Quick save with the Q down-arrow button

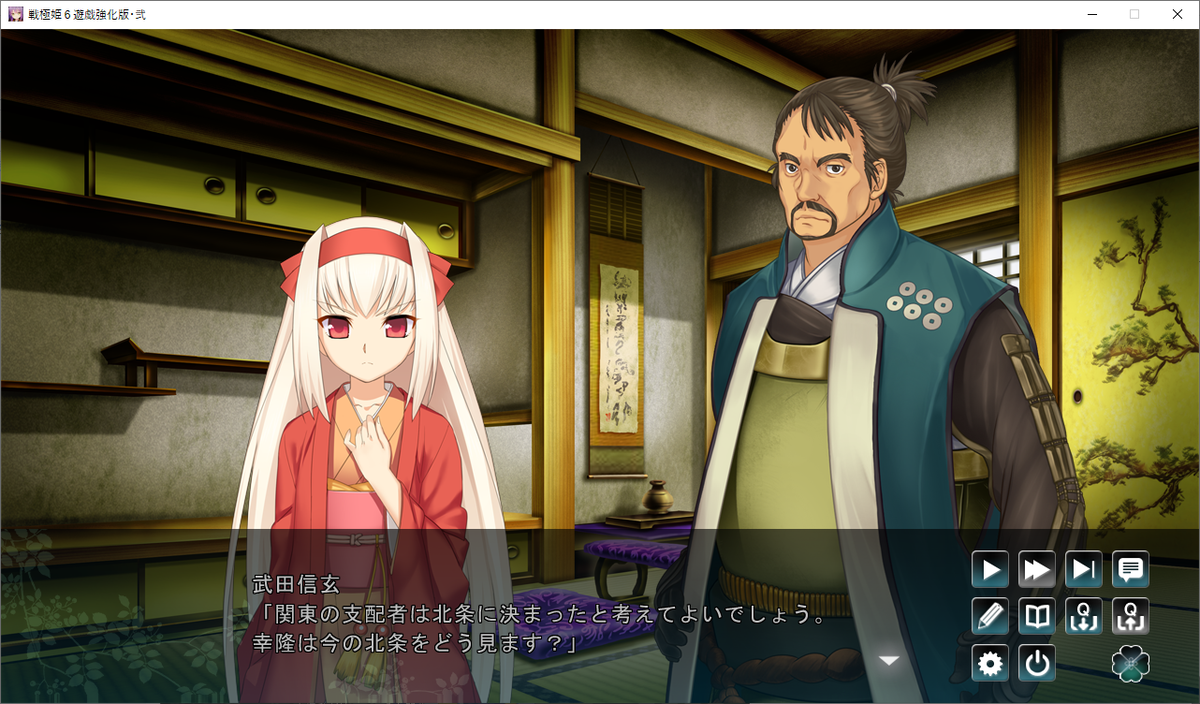click(1084, 616)
